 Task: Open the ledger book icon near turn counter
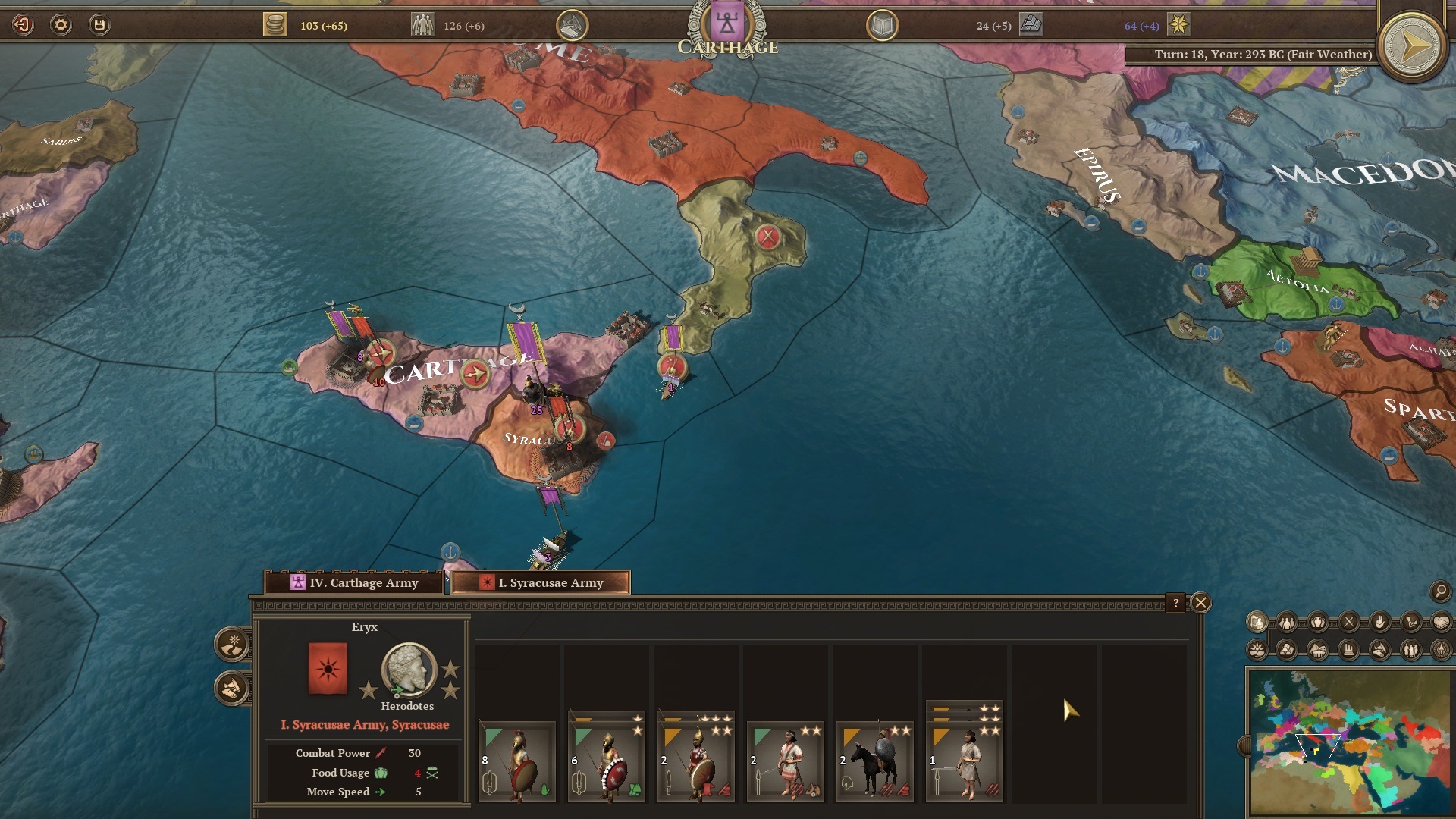click(882, 24)
